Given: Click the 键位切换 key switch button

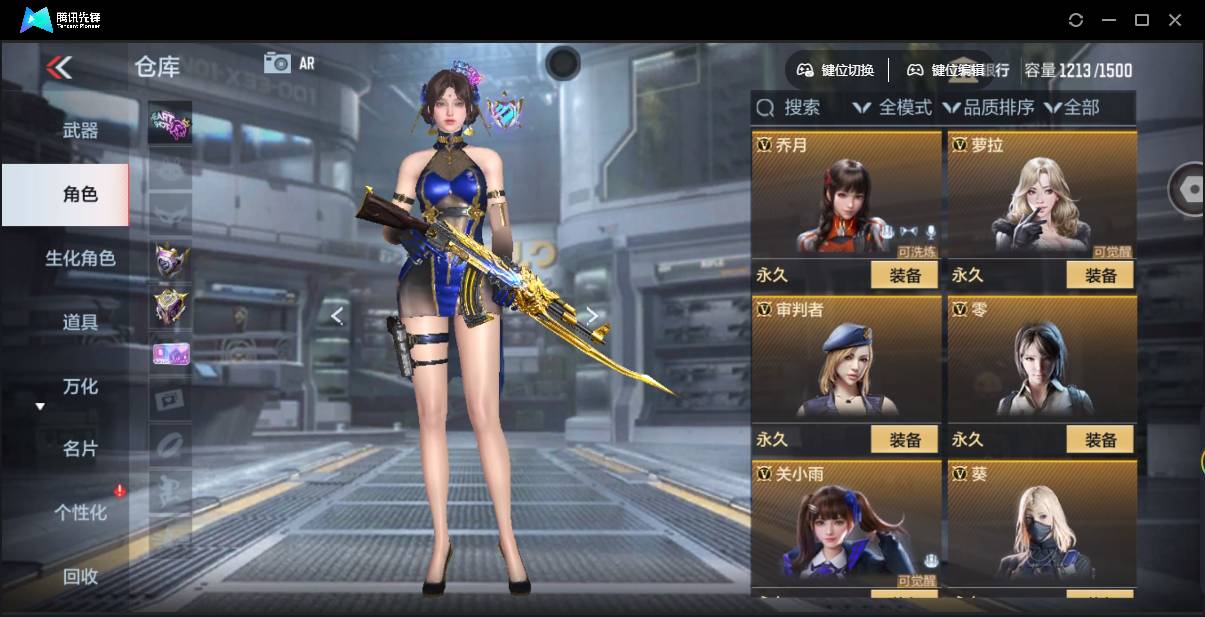Looking at the screenshot, I should coord(835,70).
